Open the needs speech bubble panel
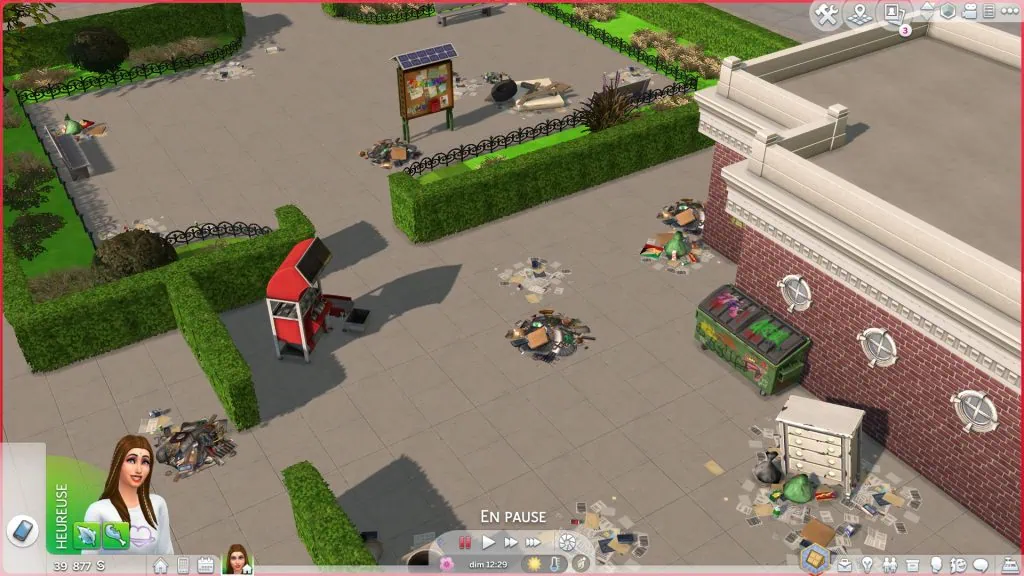The image size is (1024, 576). 980,566
